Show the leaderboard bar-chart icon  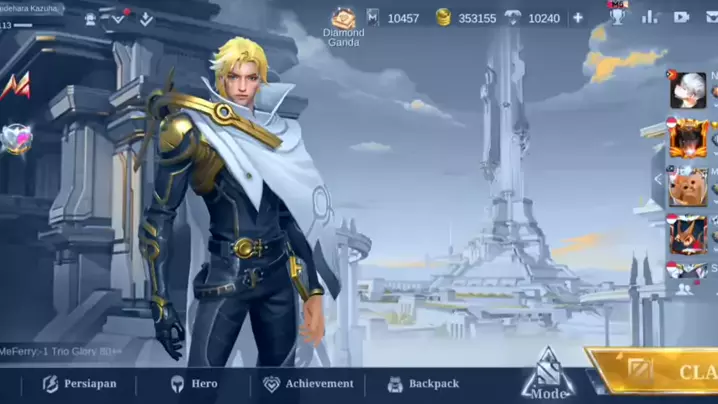coord(650,17)
